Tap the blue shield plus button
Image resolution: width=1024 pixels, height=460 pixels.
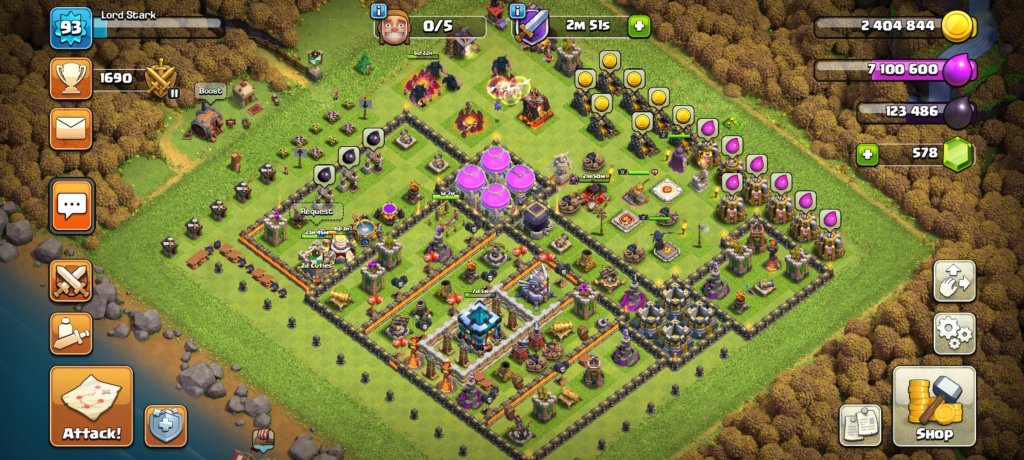(x=165, y=424)
